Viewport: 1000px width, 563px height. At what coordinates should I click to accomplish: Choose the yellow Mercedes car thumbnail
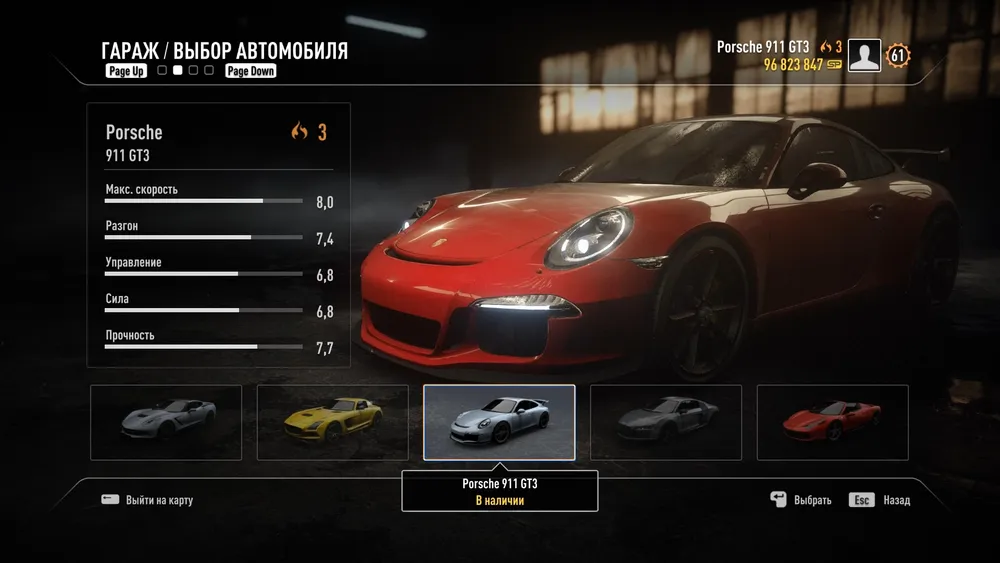(333, 422)
